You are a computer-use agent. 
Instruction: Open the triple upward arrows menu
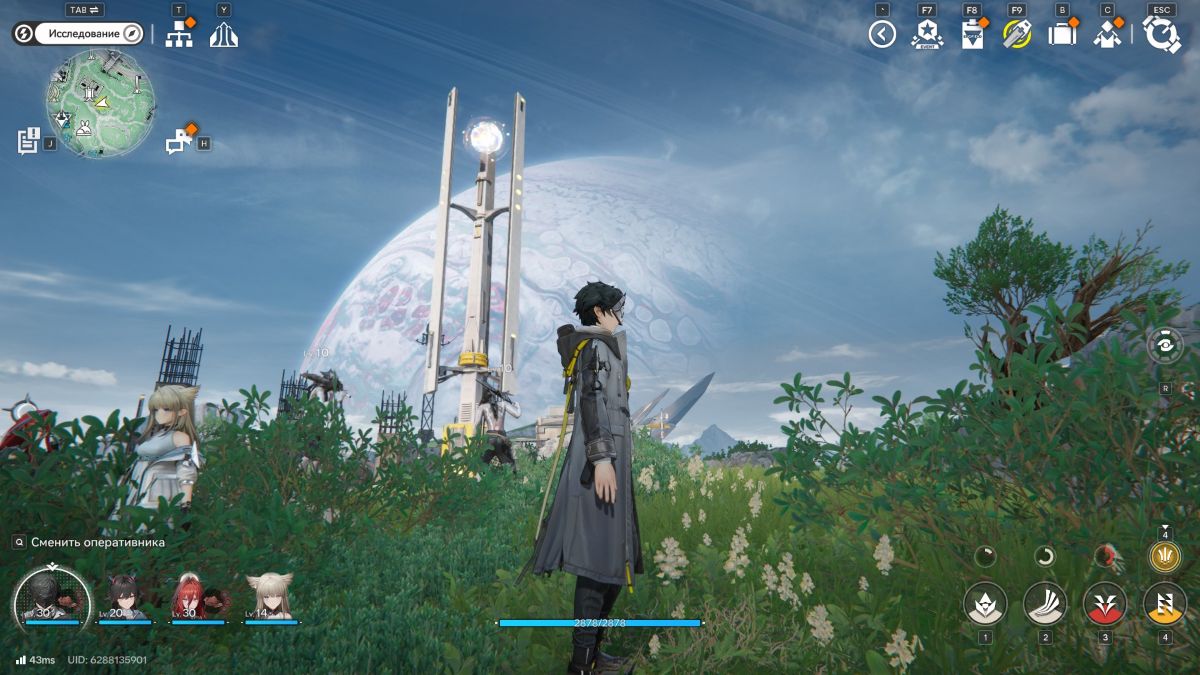tap(223, 34)
